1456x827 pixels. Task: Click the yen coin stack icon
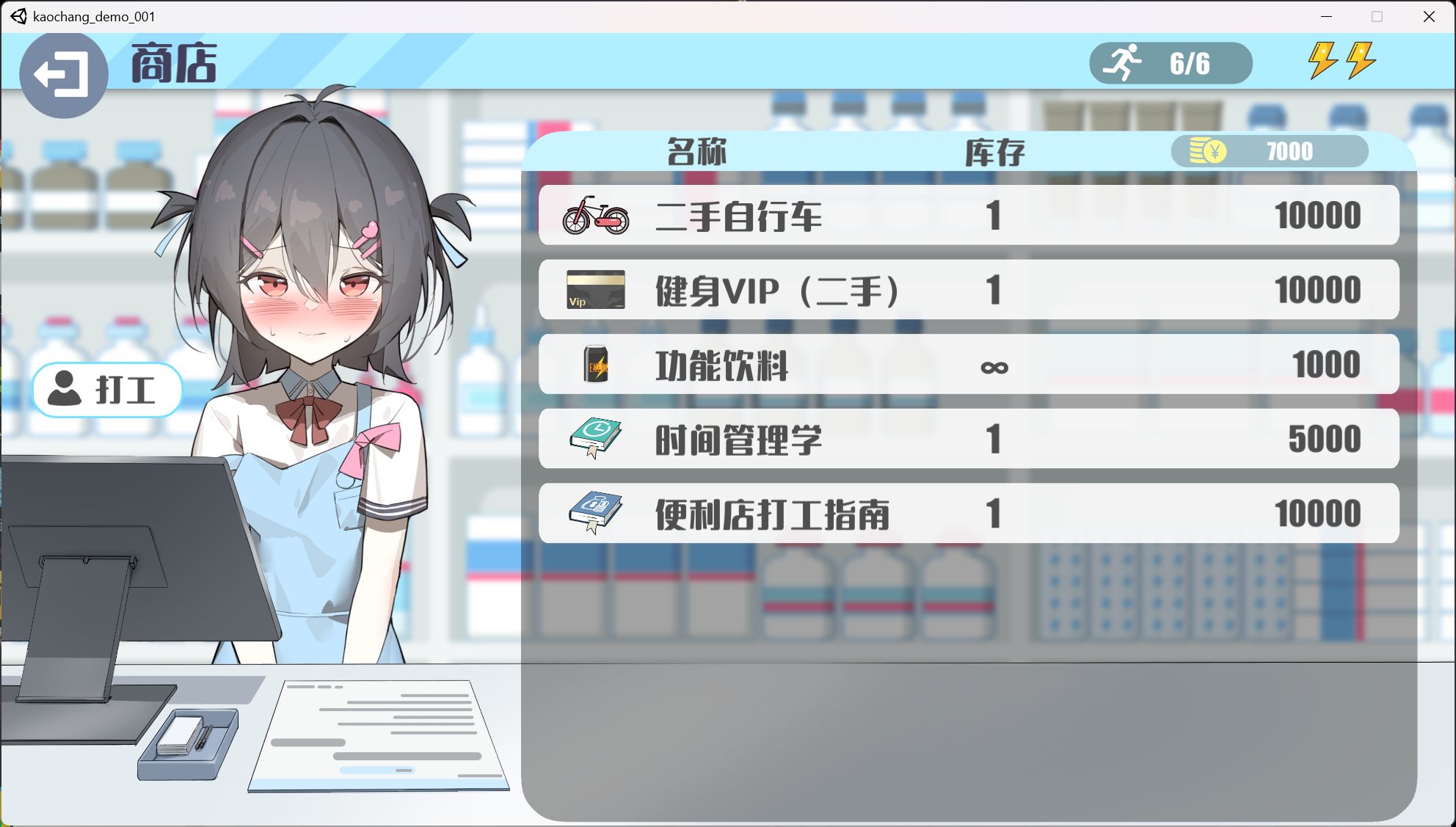[x=1208, y=151]
